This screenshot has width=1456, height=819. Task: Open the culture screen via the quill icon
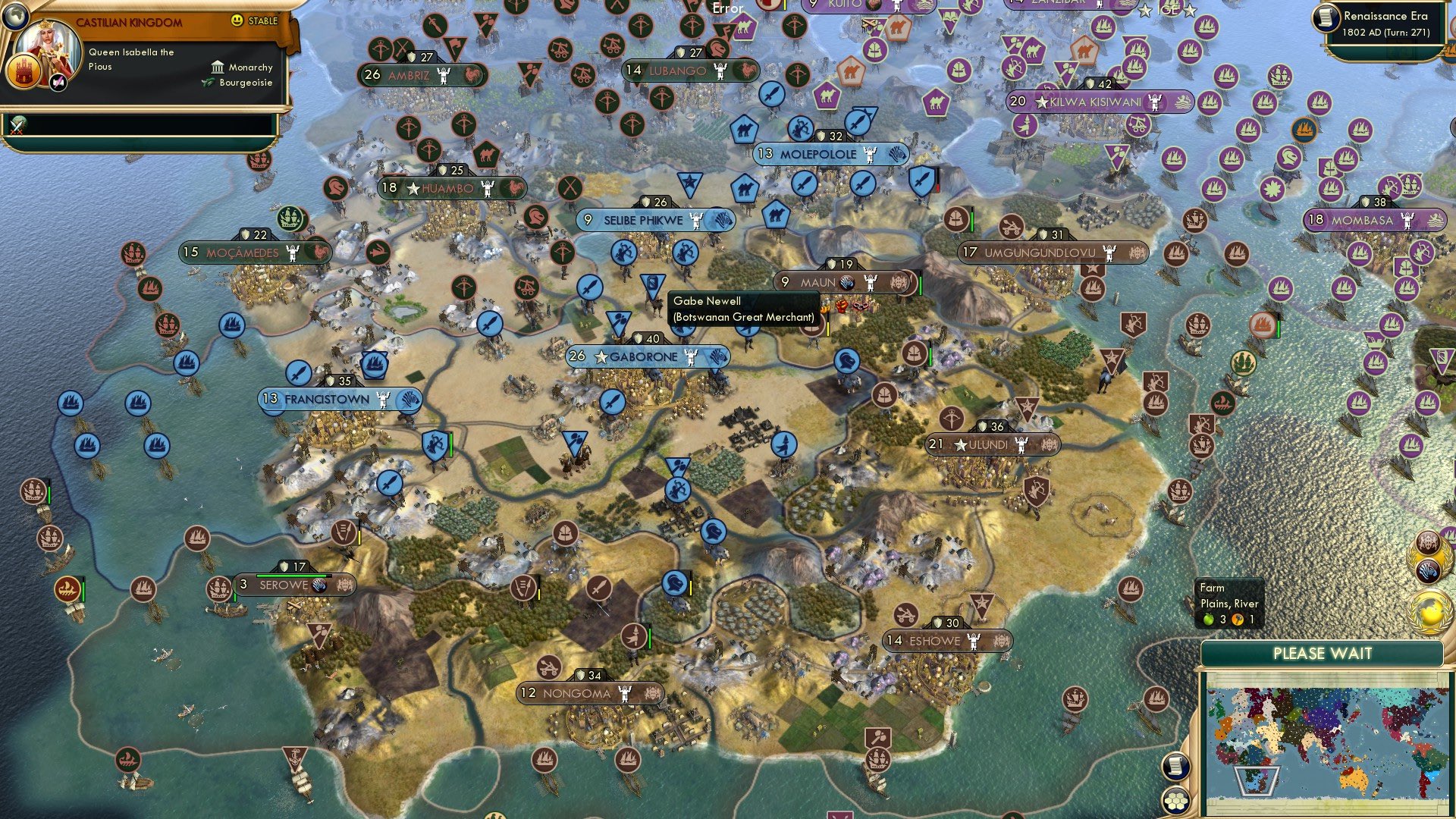[x=59, y=83]
